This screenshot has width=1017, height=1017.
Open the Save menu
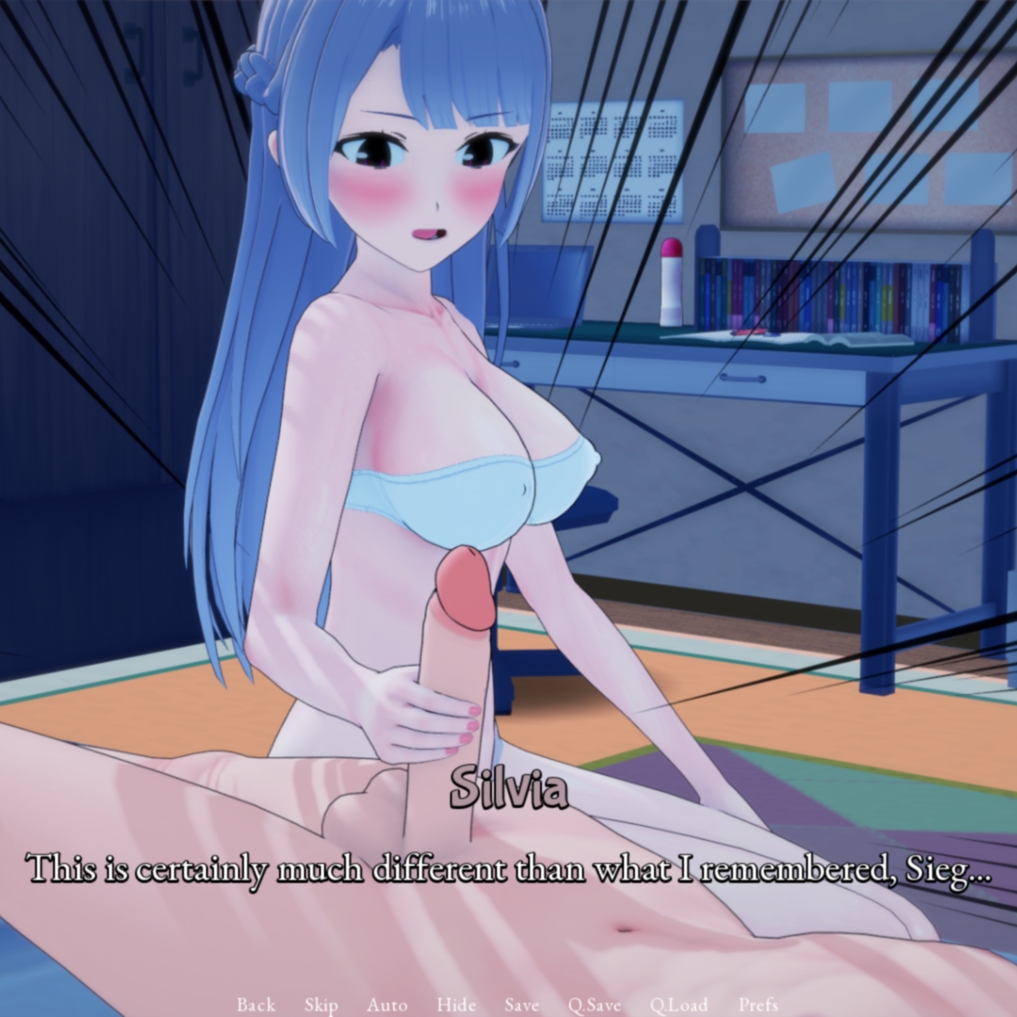point(522,1004)
